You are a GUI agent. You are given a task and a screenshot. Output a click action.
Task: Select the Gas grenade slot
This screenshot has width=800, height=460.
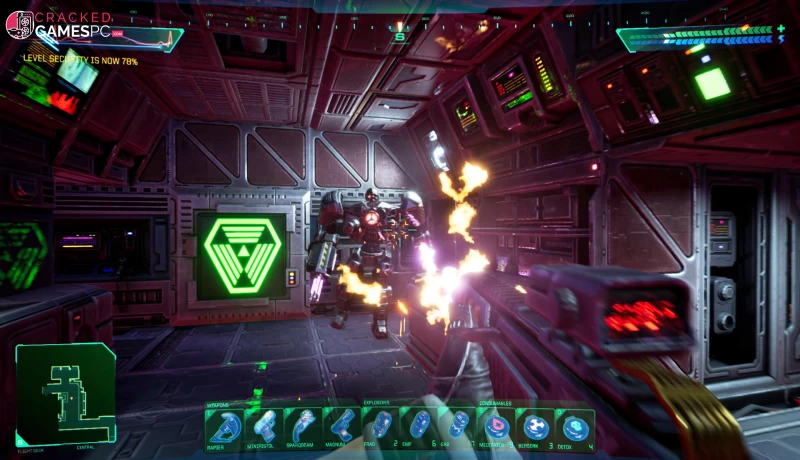pyautogui.click(x=460, y=427)
